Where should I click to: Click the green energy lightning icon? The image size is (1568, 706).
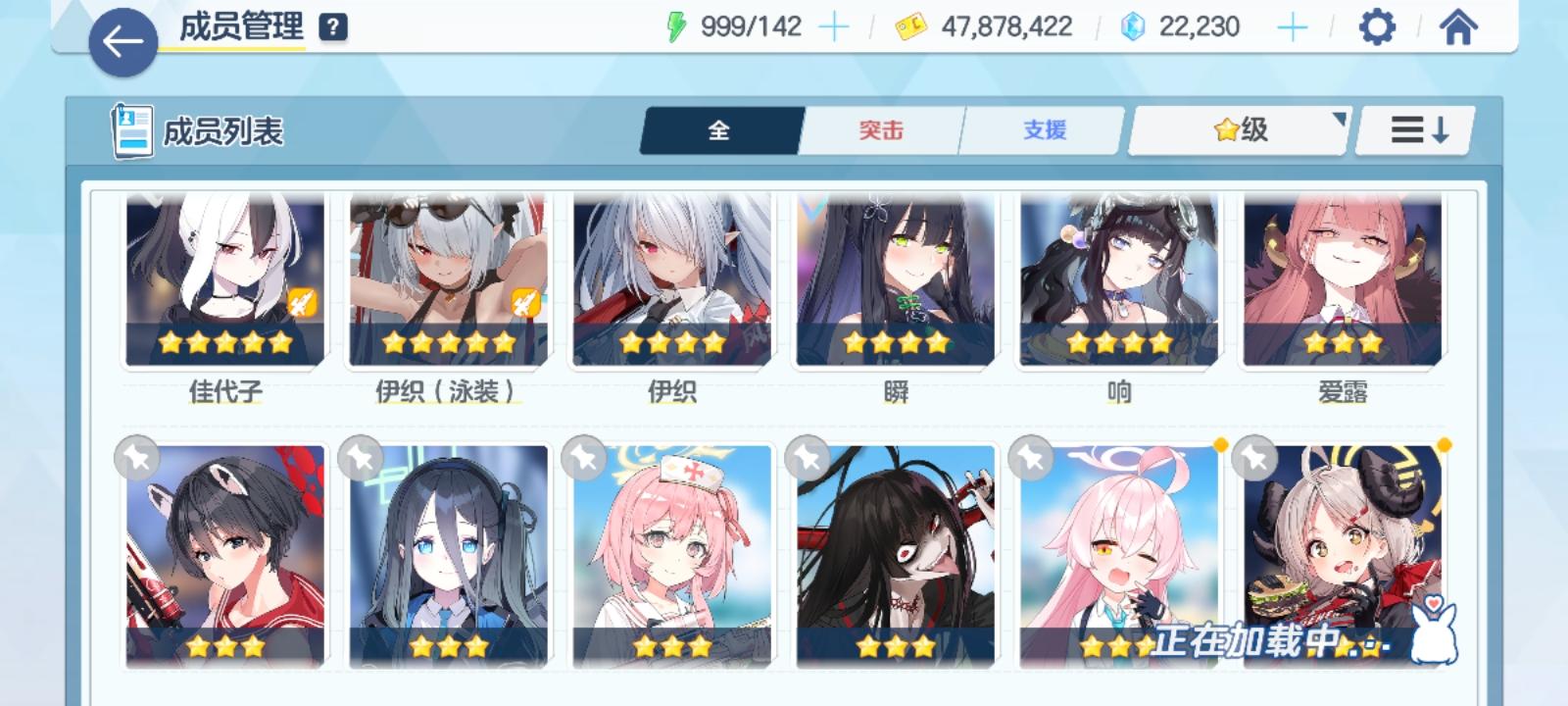point(677,25)
